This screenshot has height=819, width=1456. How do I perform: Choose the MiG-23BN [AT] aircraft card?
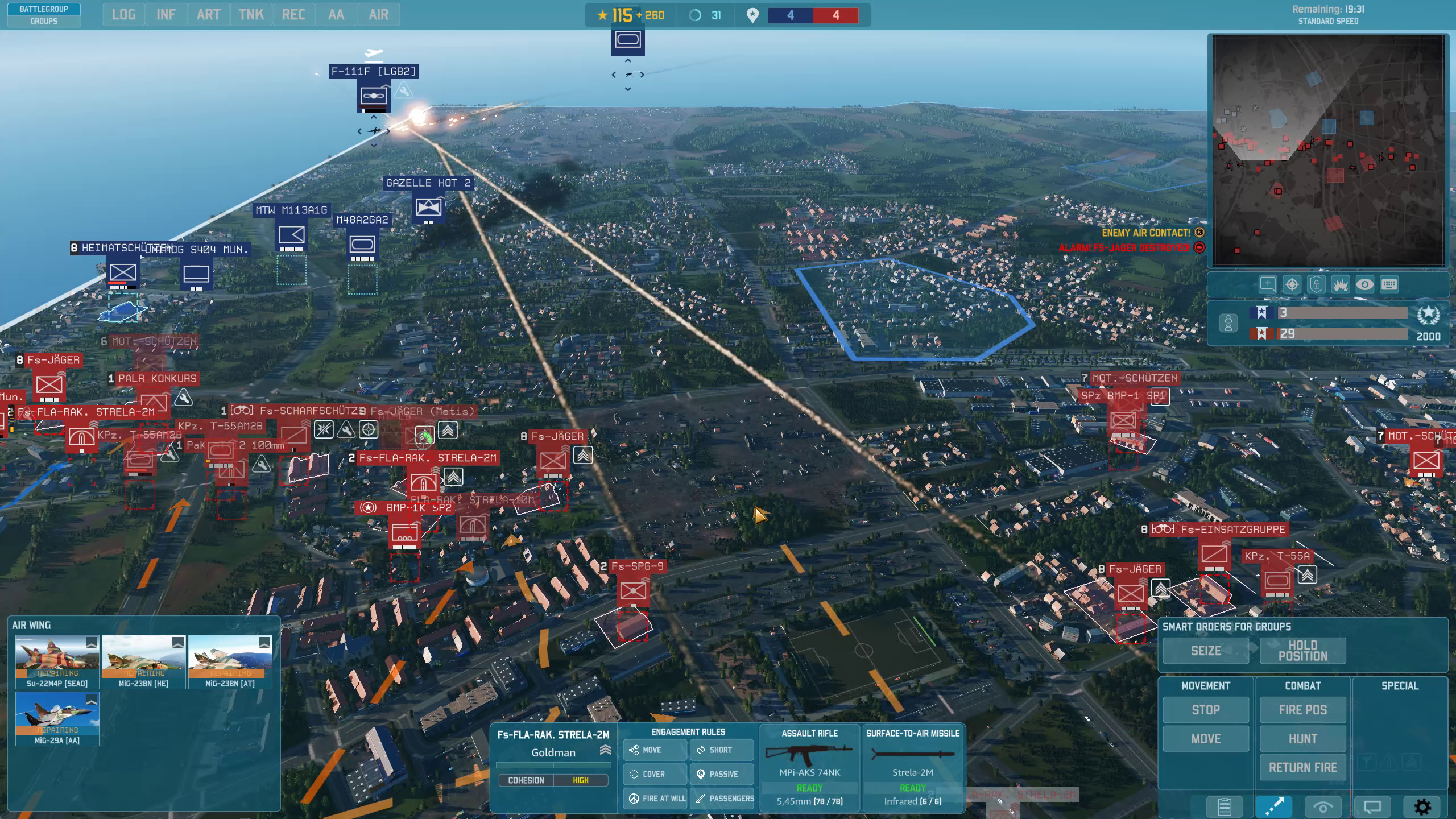click(230, 661)
